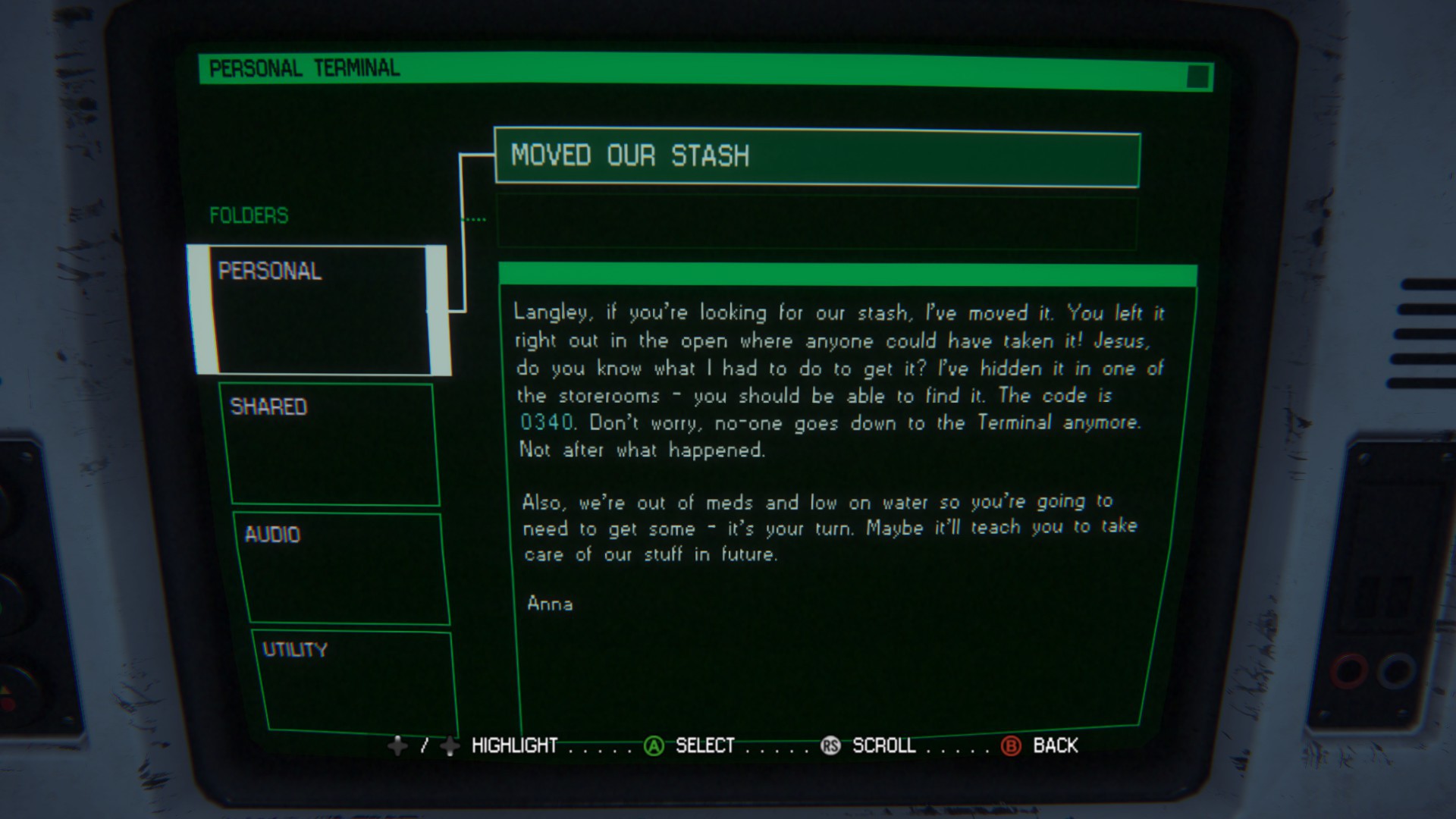
Task: Select the MOVED OUR STASH message entry
Action: [x=817, y=158]
